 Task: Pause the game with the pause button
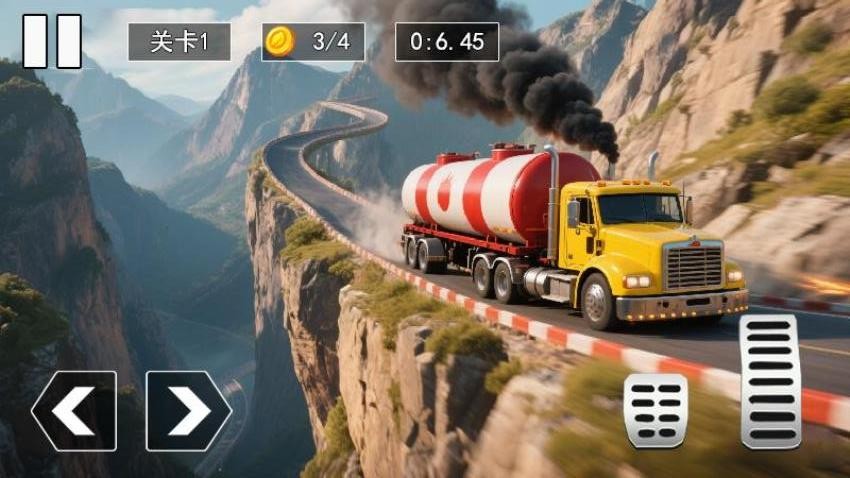pyautogui.click(x=52, y=41)
